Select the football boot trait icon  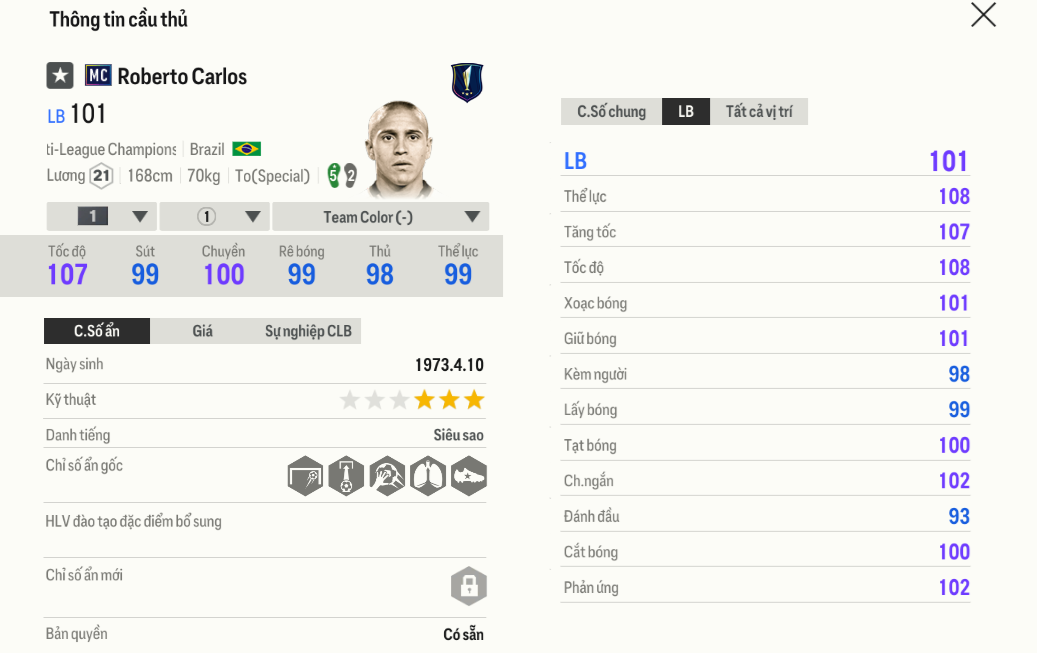point(468,476)
